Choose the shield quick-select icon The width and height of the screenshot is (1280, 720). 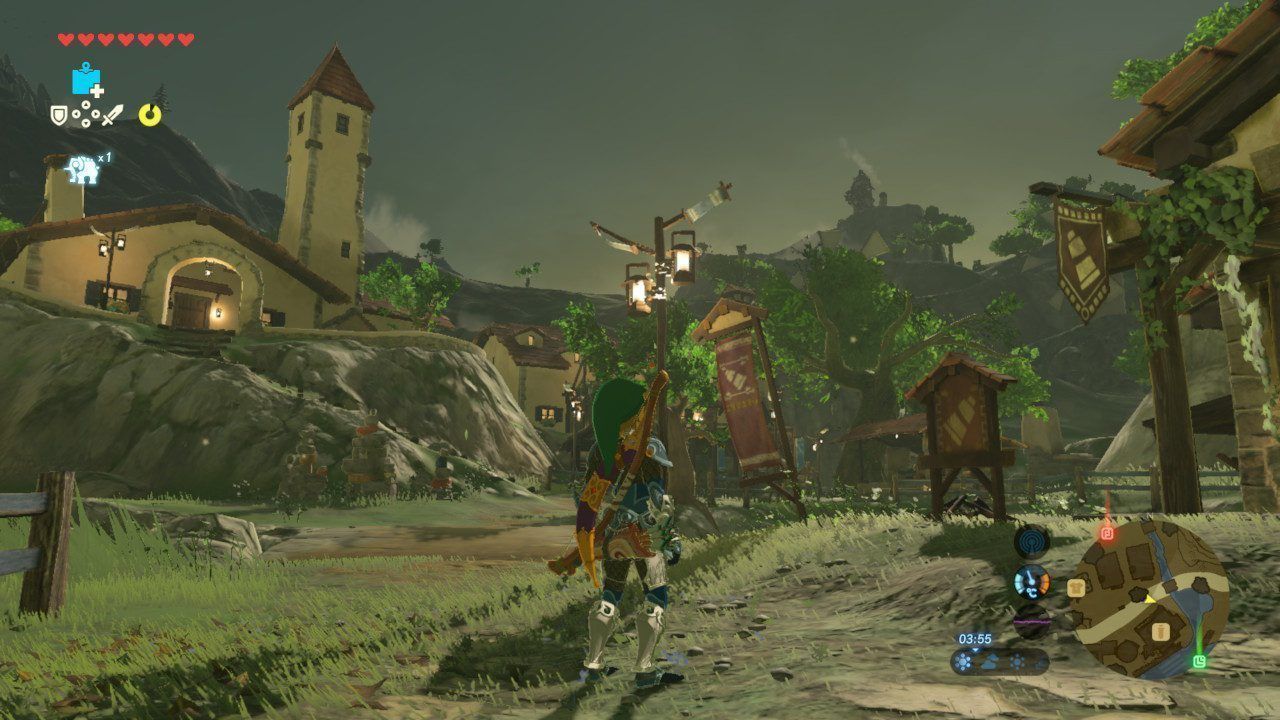pos(60,116)
